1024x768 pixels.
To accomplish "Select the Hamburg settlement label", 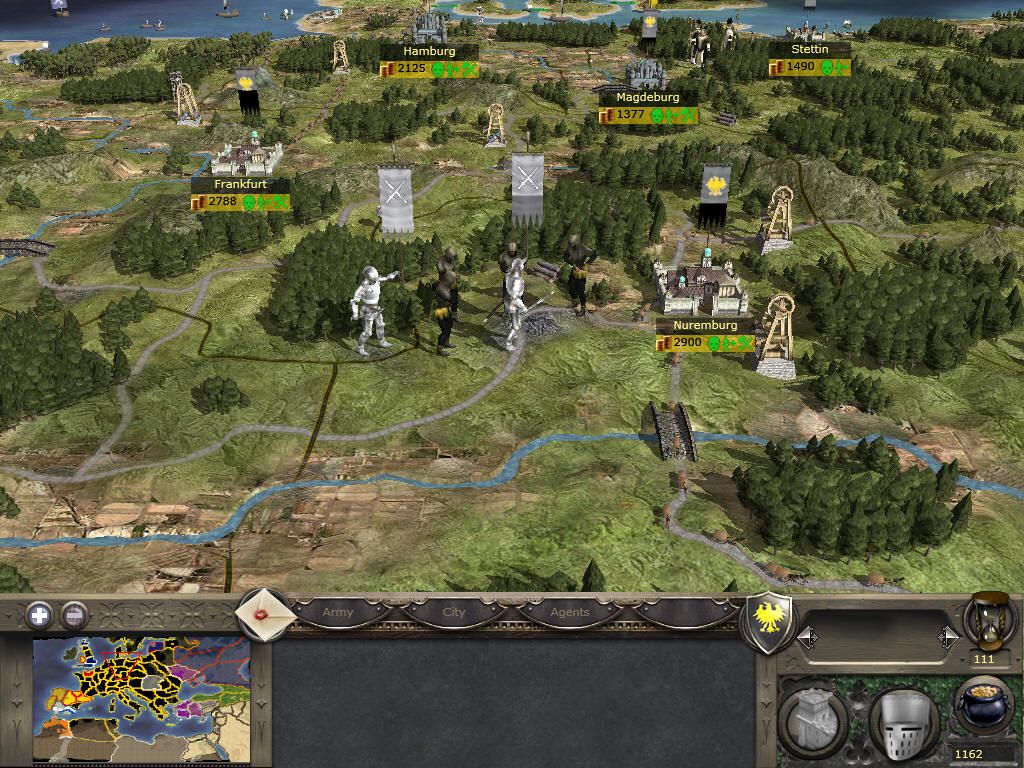I will coord(429,51).
